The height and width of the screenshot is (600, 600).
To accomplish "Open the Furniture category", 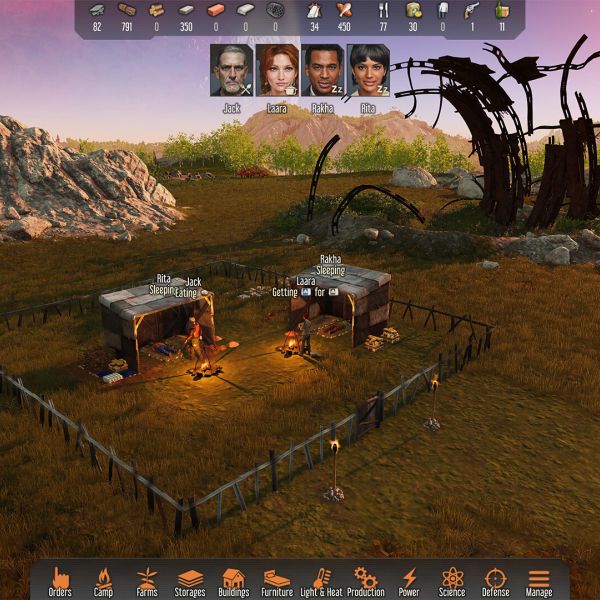I will 277,580.
